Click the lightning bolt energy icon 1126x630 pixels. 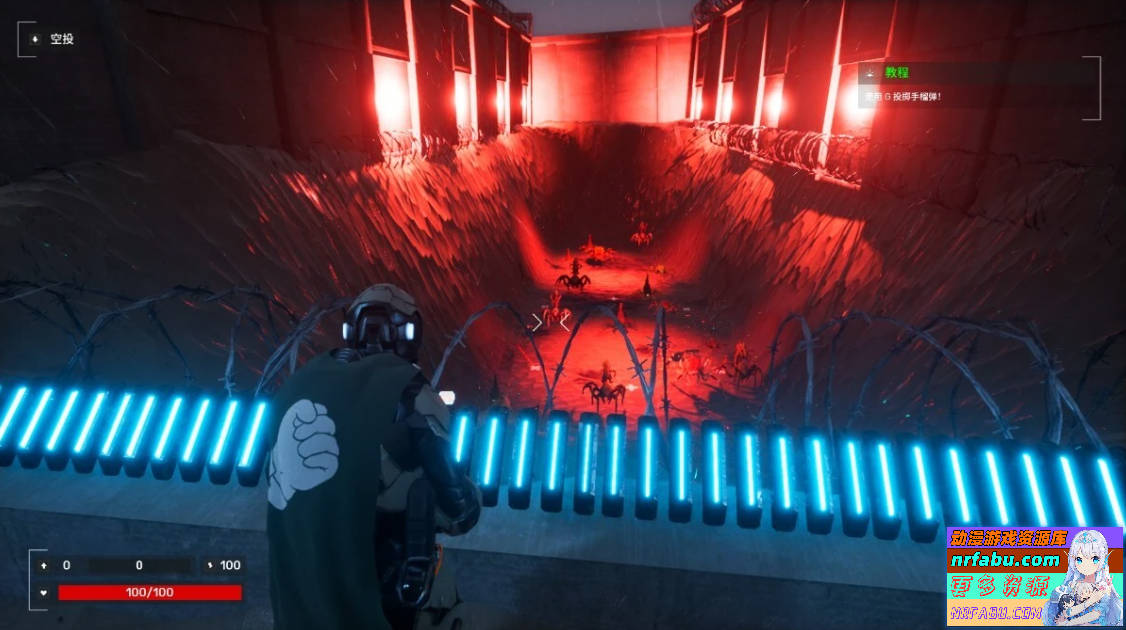(209, 565)
